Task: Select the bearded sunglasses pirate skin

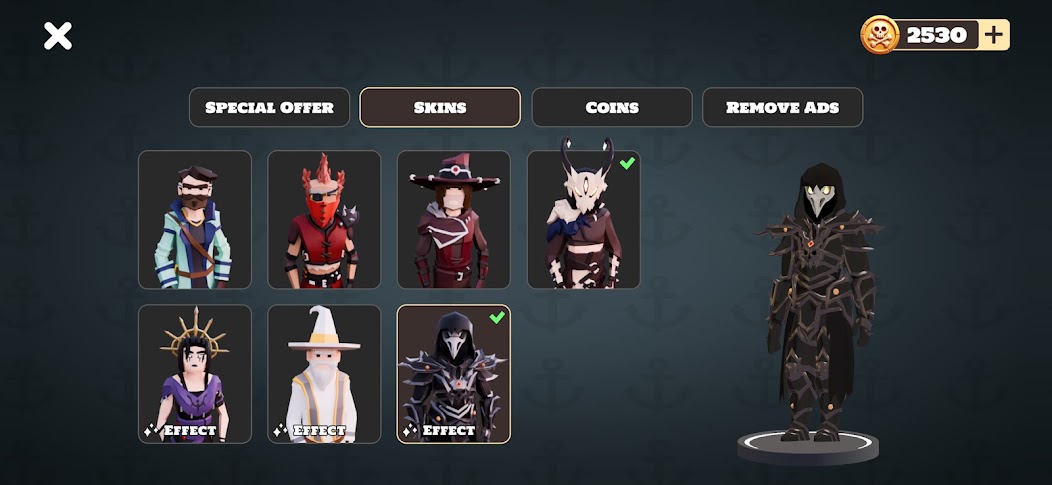Action: pos(195,220)
